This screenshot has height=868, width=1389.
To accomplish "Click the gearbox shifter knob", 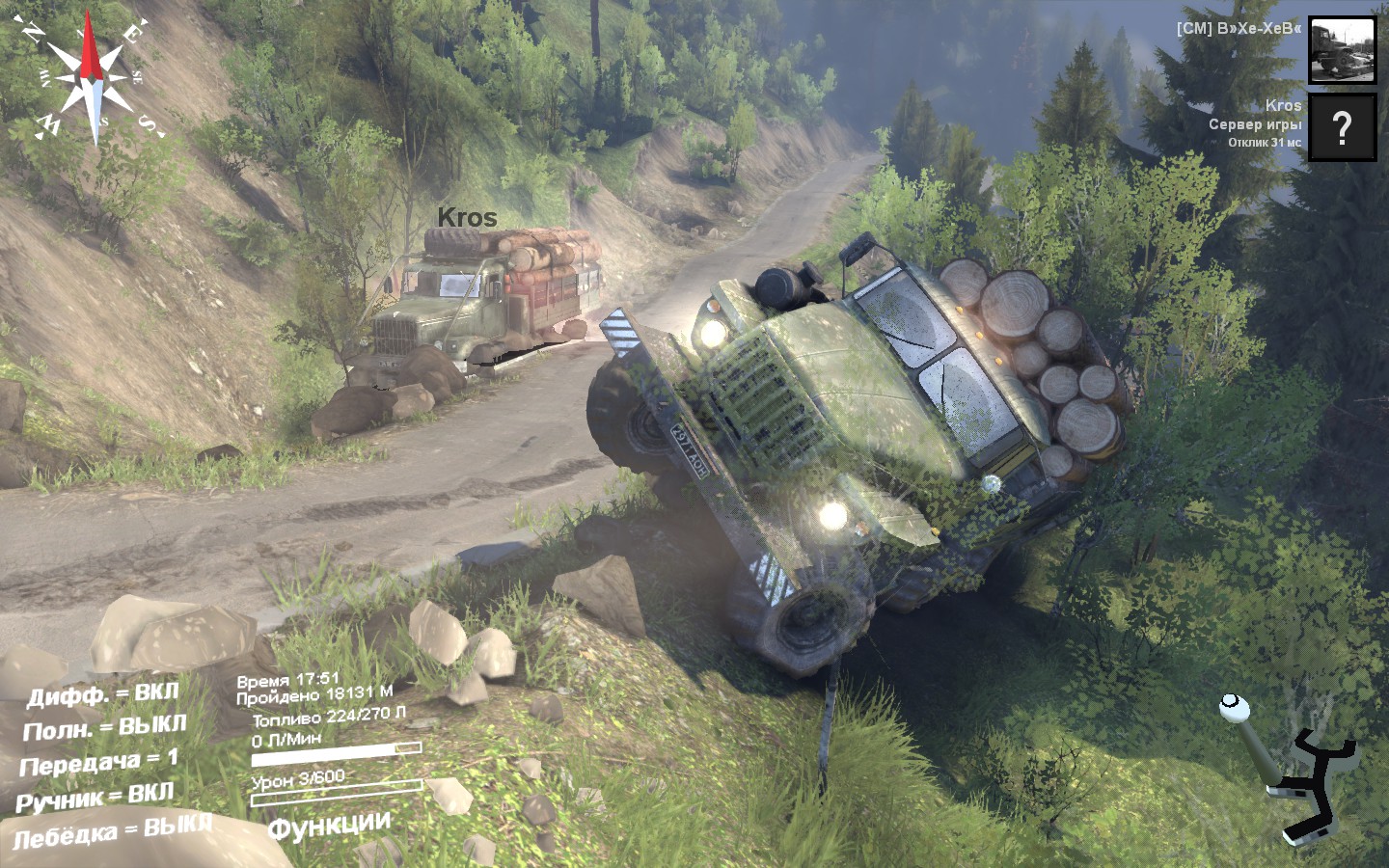I will coord(1232,707).
